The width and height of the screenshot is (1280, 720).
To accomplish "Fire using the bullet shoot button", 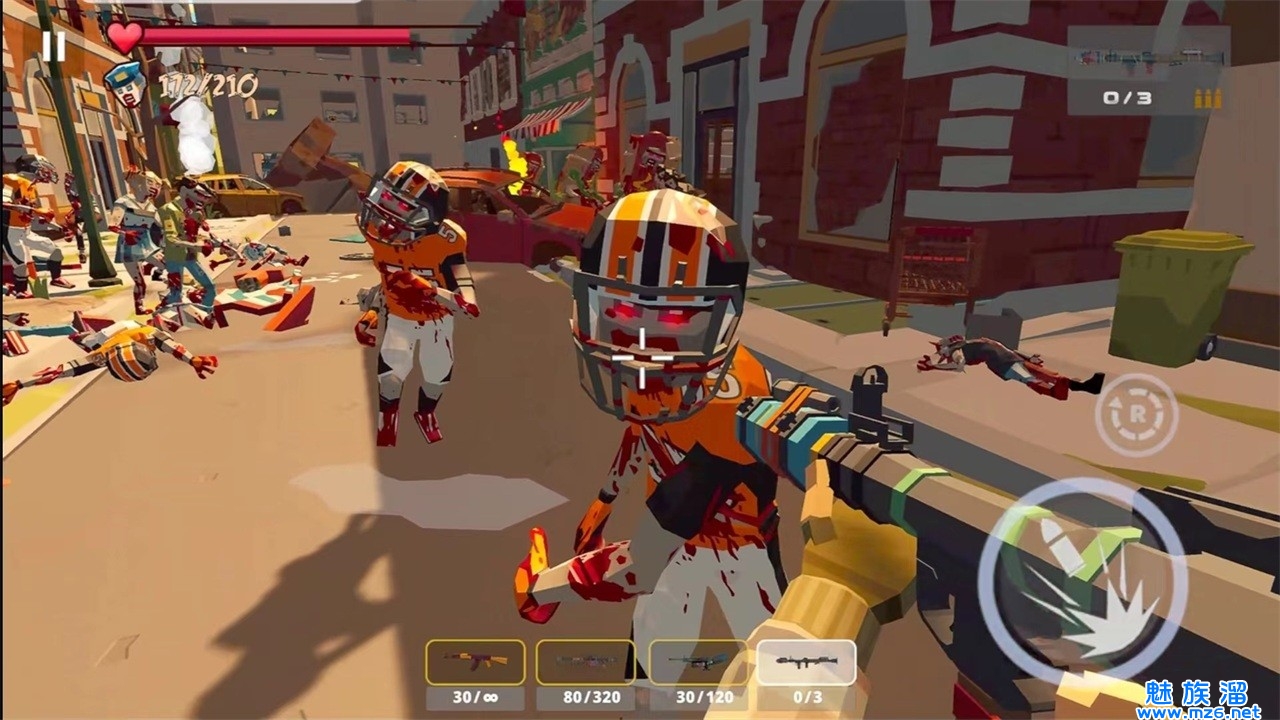I will pyautogui.click(x=1082, y=581).
